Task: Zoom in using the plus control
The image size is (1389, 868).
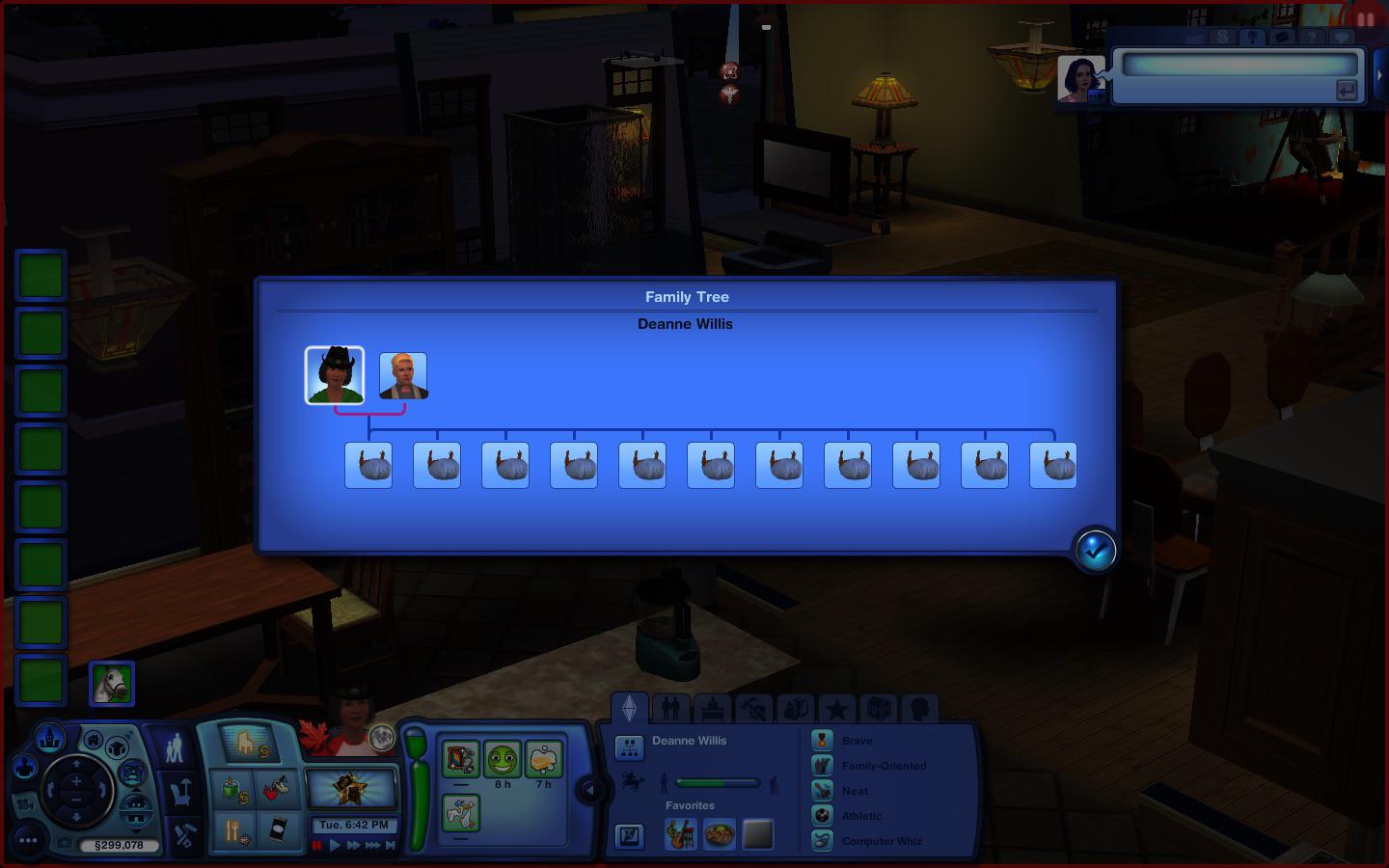Action: coord(75,778)
